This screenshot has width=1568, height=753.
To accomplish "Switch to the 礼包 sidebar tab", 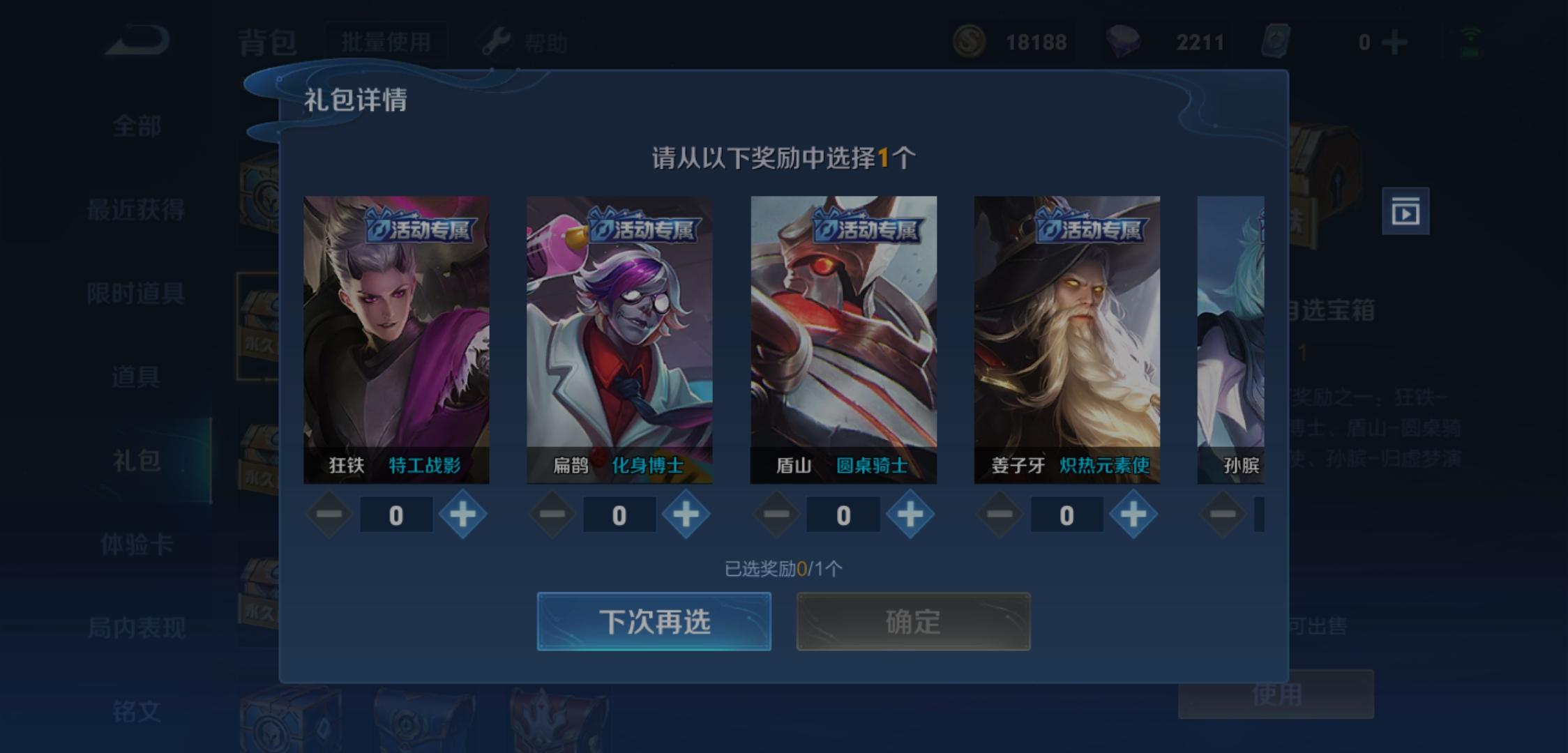I will point(137,460).
